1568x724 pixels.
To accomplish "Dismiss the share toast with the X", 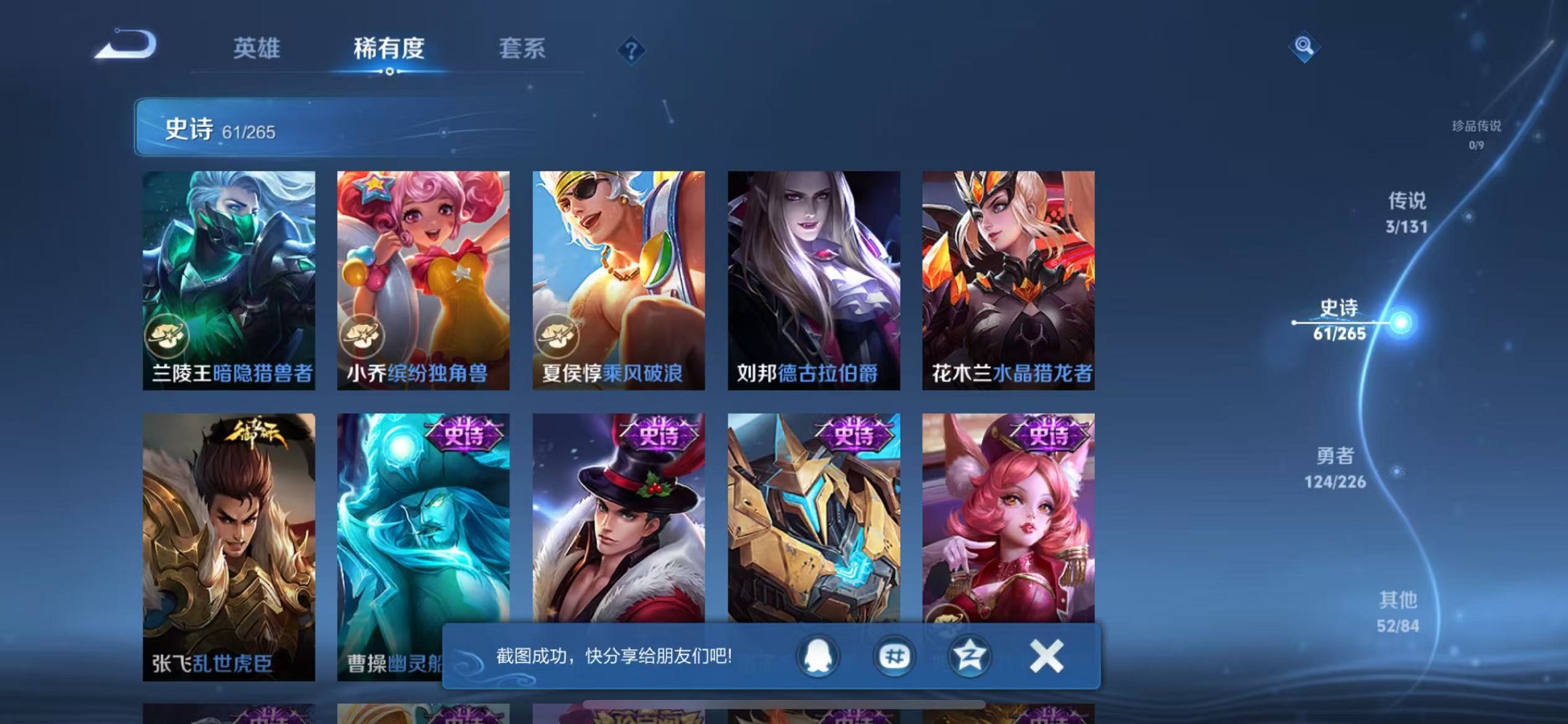I will point(1046,655).
